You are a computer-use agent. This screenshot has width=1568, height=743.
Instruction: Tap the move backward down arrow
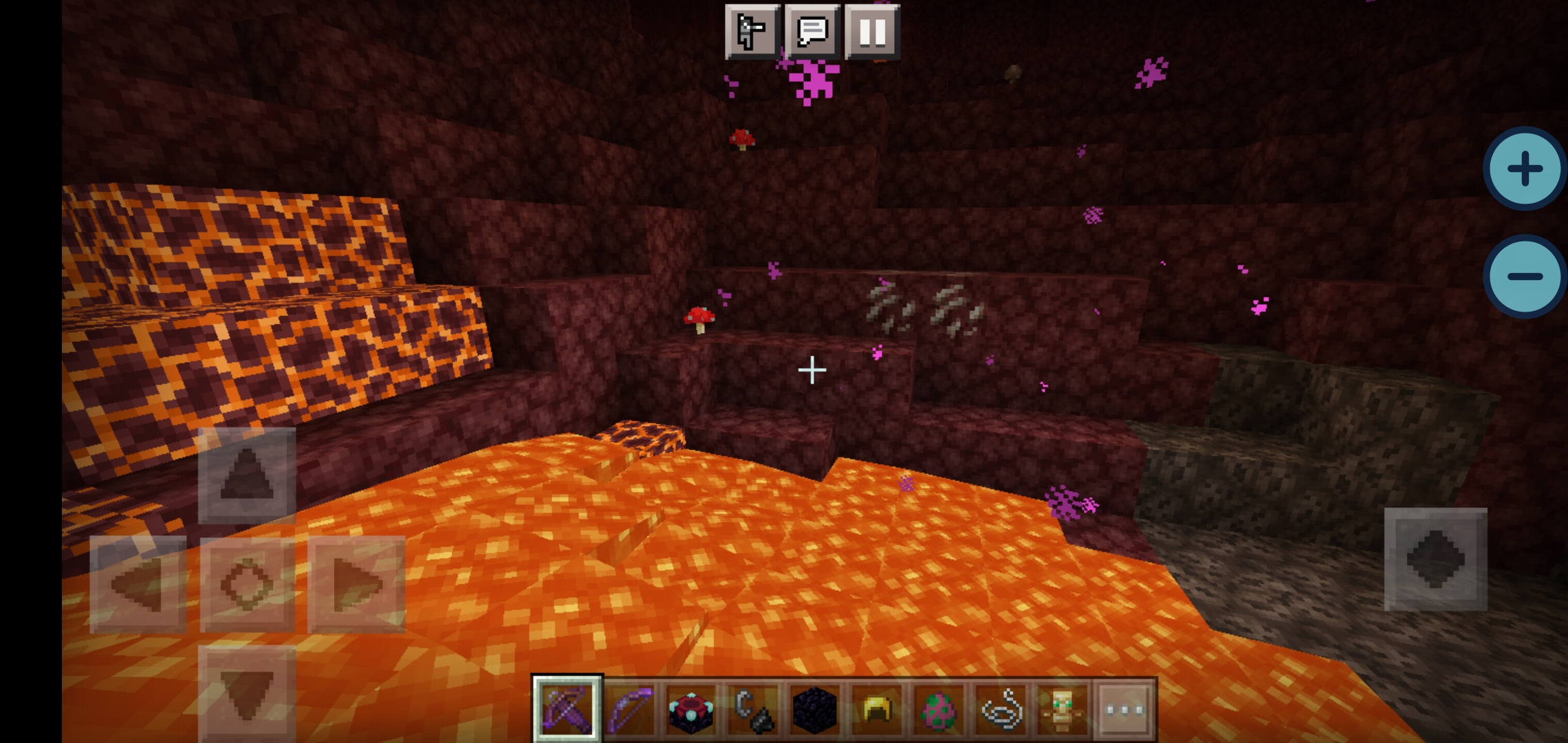(x=247, y=693)
